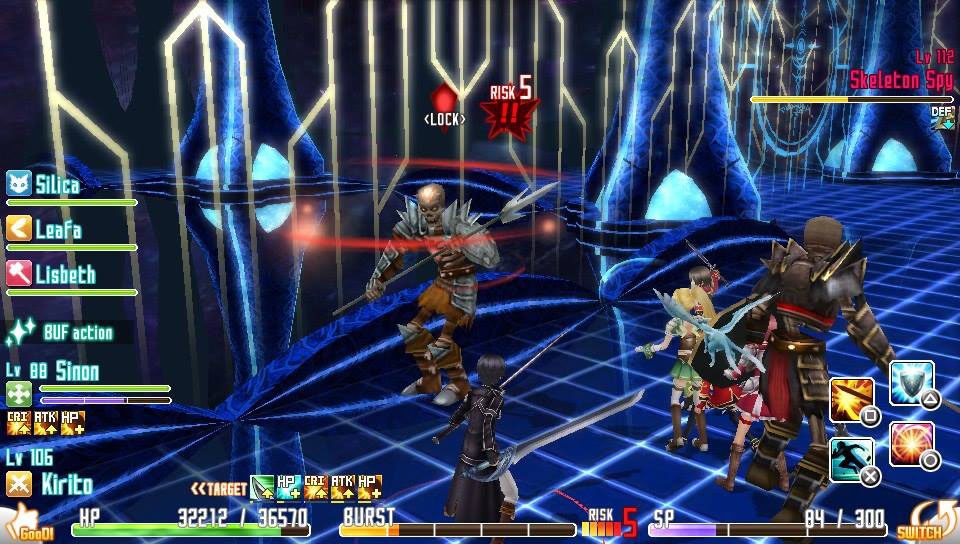Trigger the running silhouette dash skill

[851, 459]
